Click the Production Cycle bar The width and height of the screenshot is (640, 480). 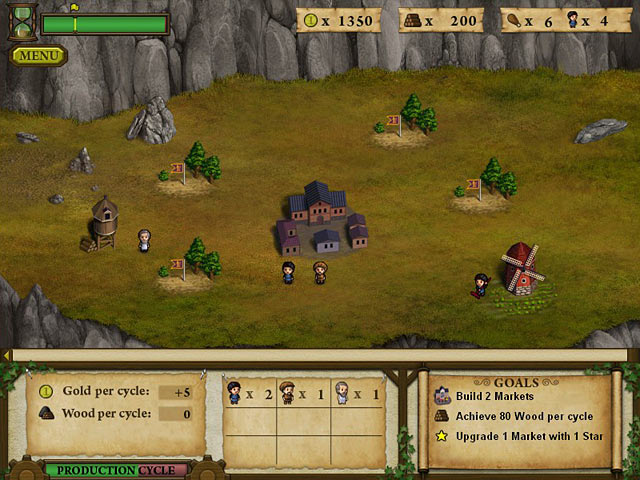click(116, 470)
